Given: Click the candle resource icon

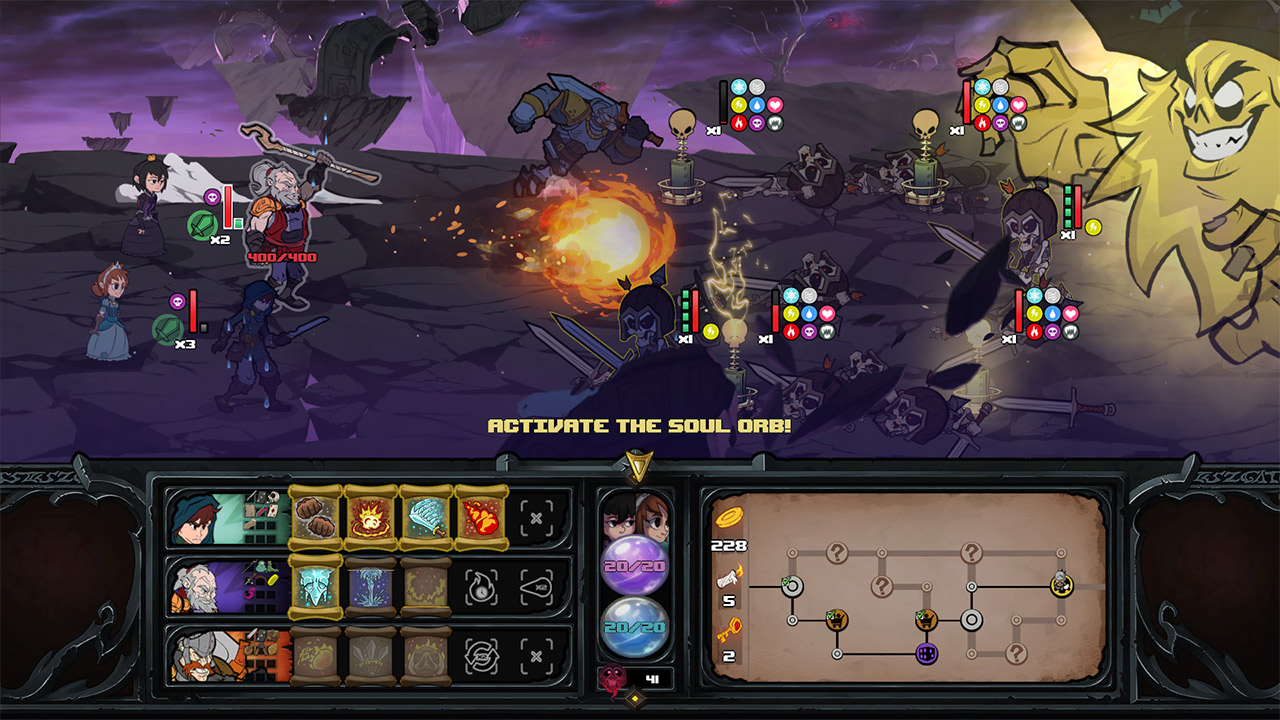Looking at the screenshot, I should [729, 575].
